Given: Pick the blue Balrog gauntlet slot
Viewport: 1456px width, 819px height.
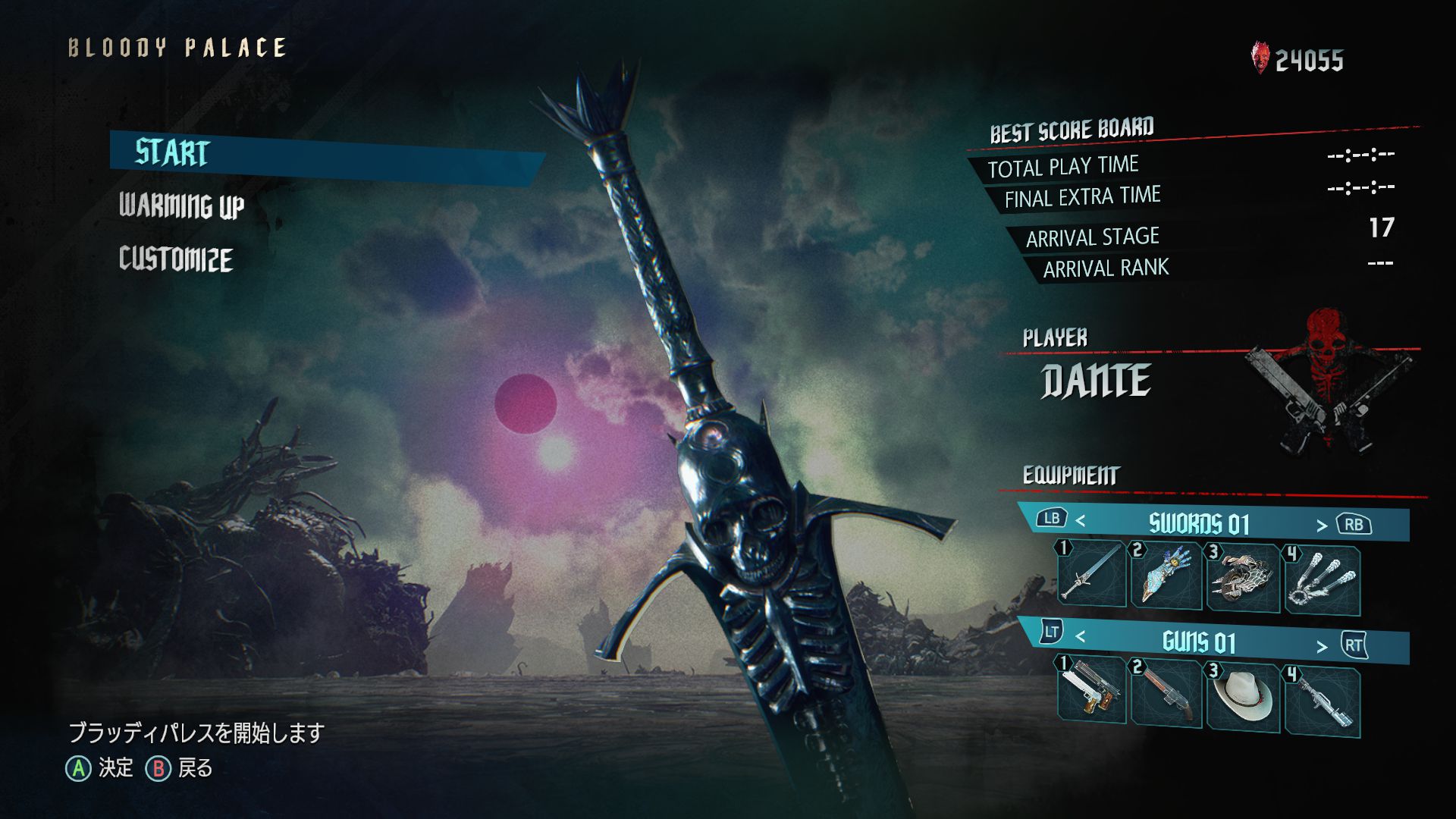Looking at the screenshot, I should click(x=1166, y=576).
